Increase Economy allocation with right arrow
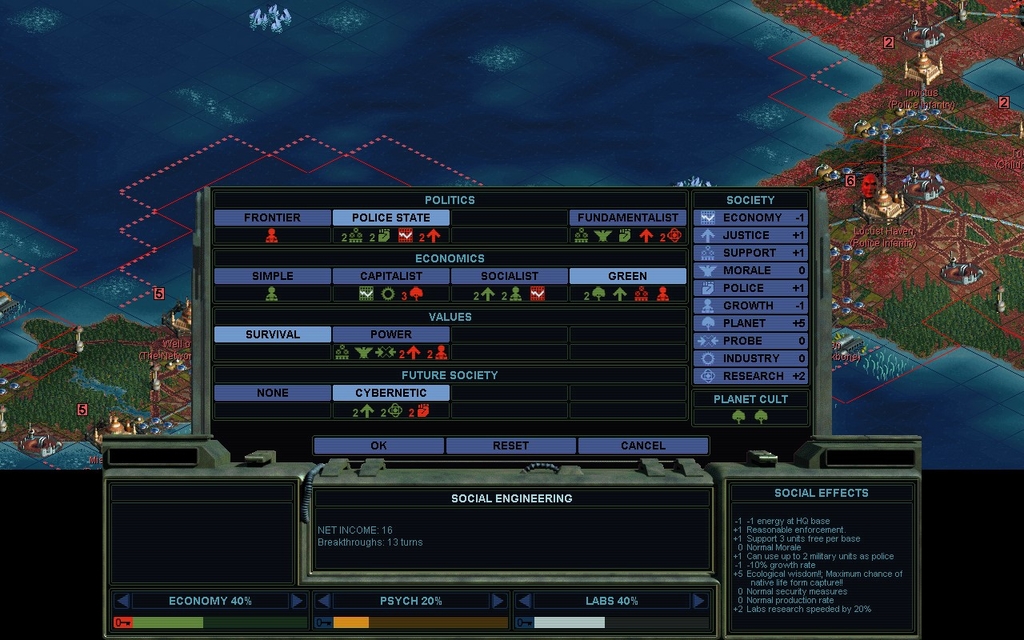 (x=297, y=601)
